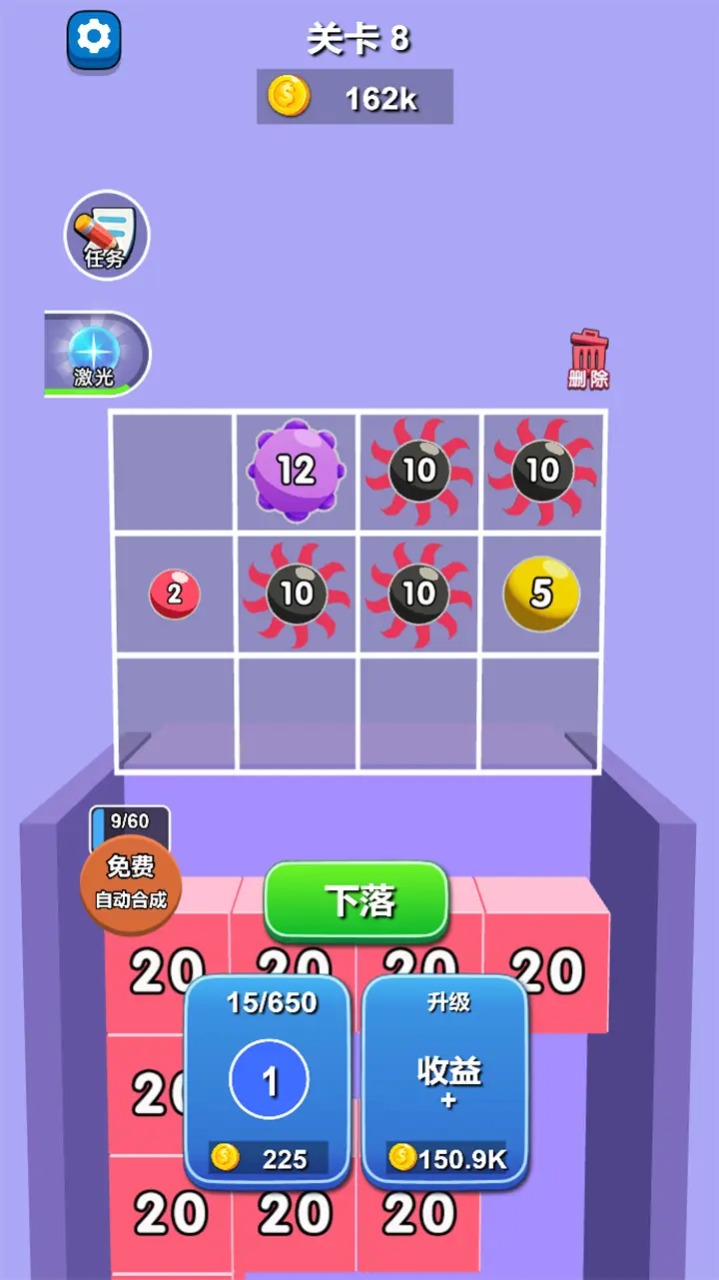
Task: Open the 任务 task list
Action: pos(107,235)
